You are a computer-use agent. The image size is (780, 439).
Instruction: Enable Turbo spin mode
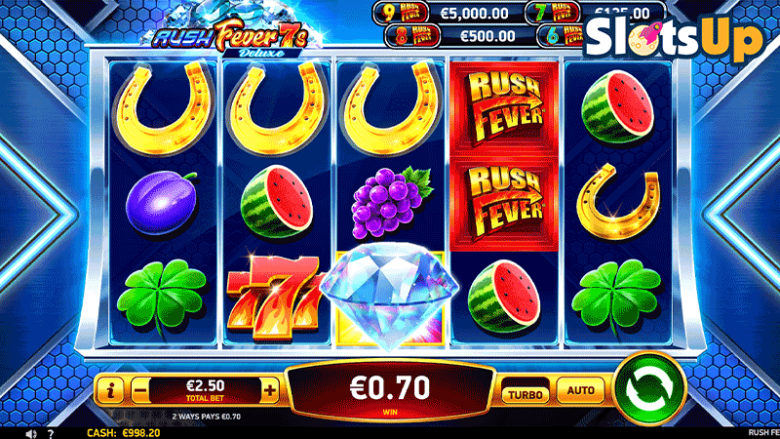pos(524,393)
